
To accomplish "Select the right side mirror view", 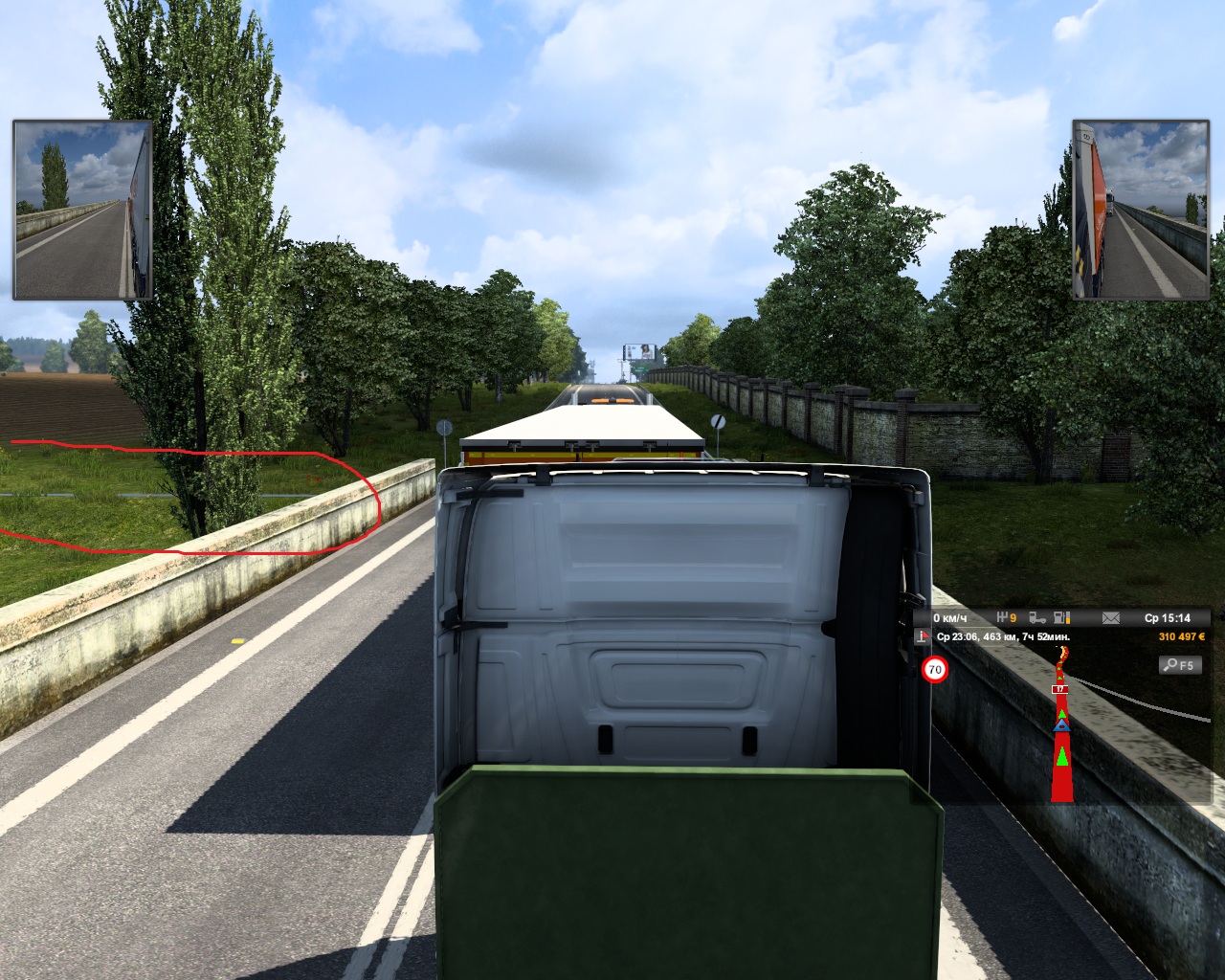I will point(1140,210).
